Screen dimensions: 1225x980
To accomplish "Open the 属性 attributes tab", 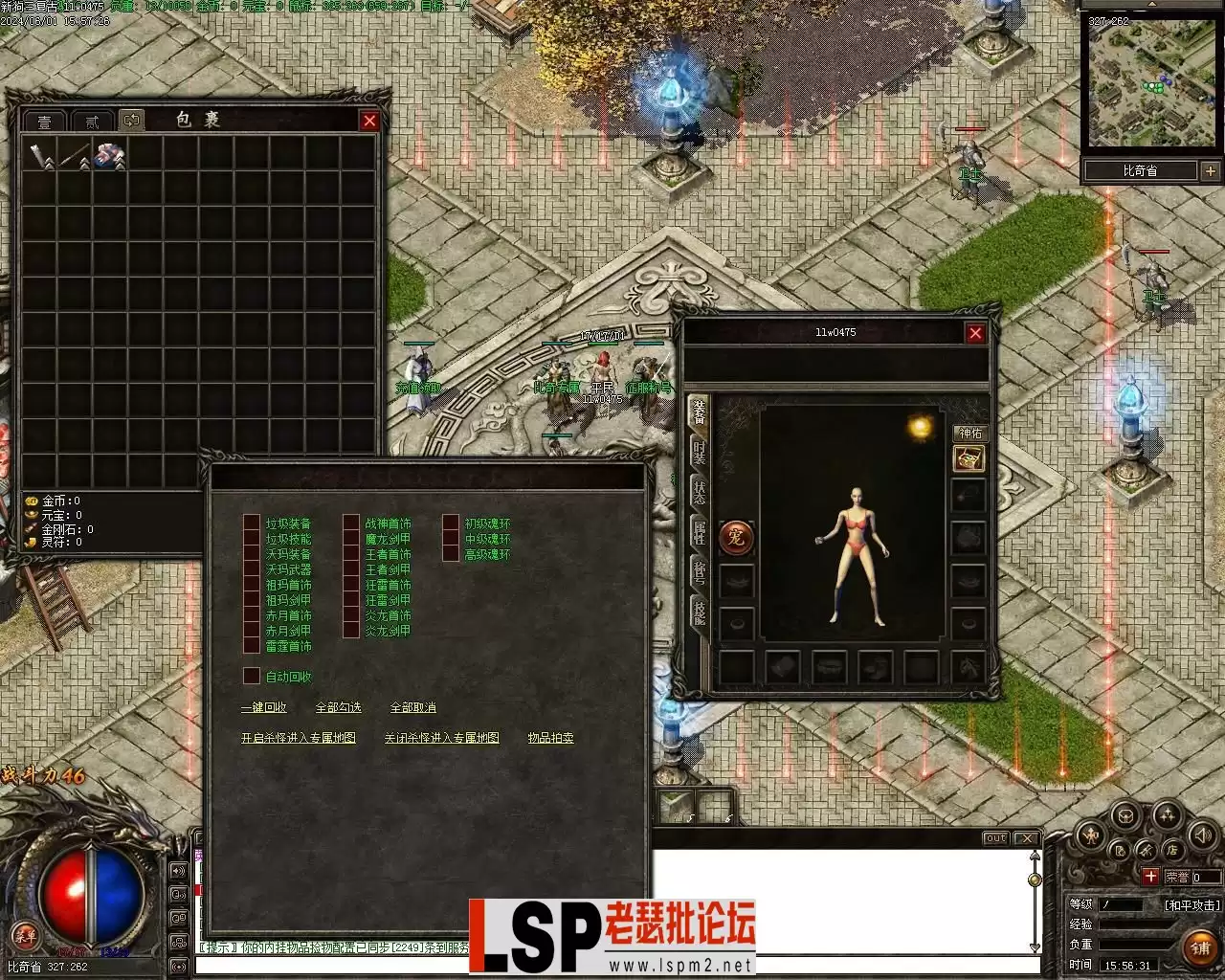I will (700, 531).
